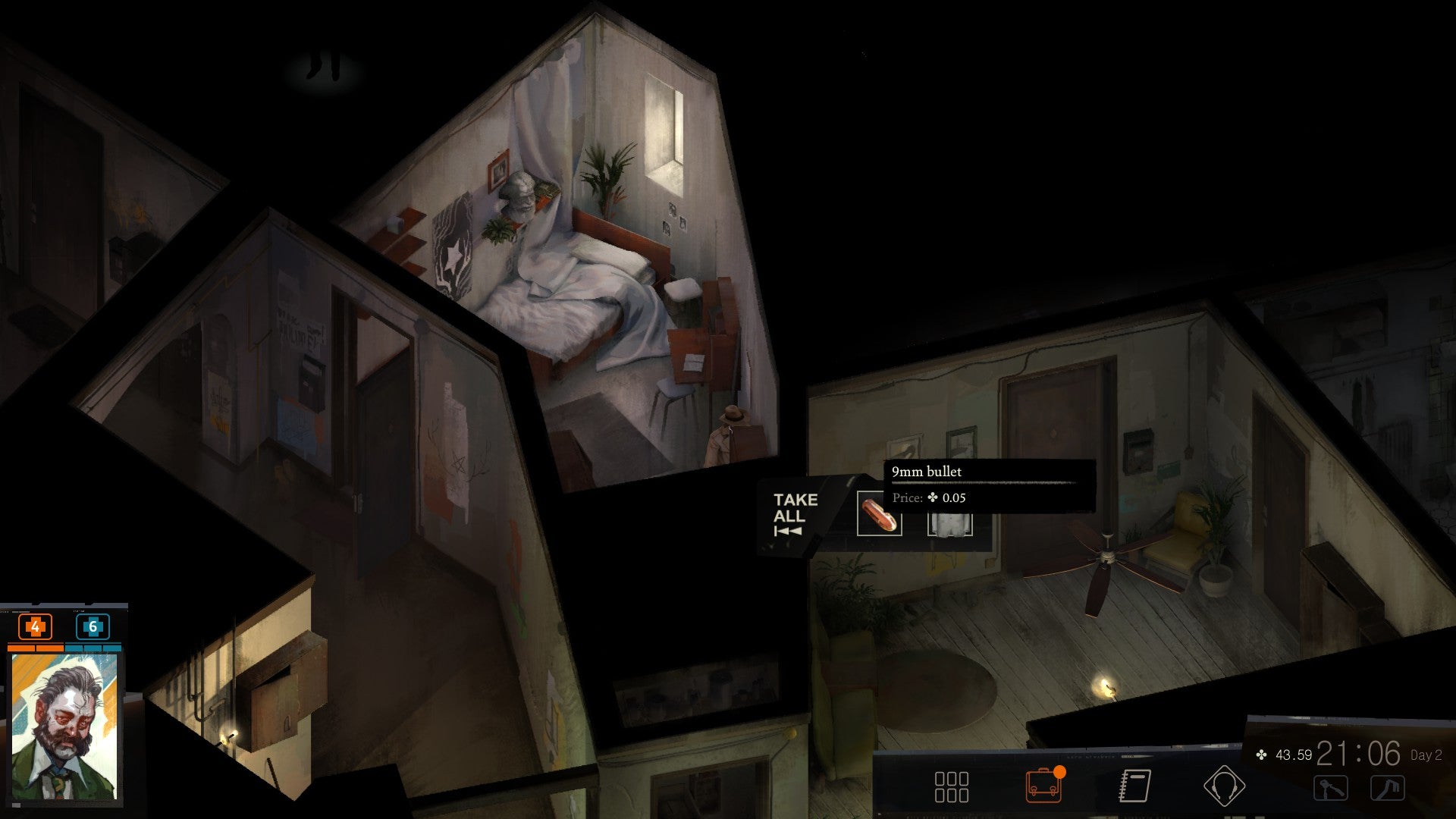Screen dimensions: 1456x819
Task: Use the blue morale plus showing 6
Action: point(93,626)
